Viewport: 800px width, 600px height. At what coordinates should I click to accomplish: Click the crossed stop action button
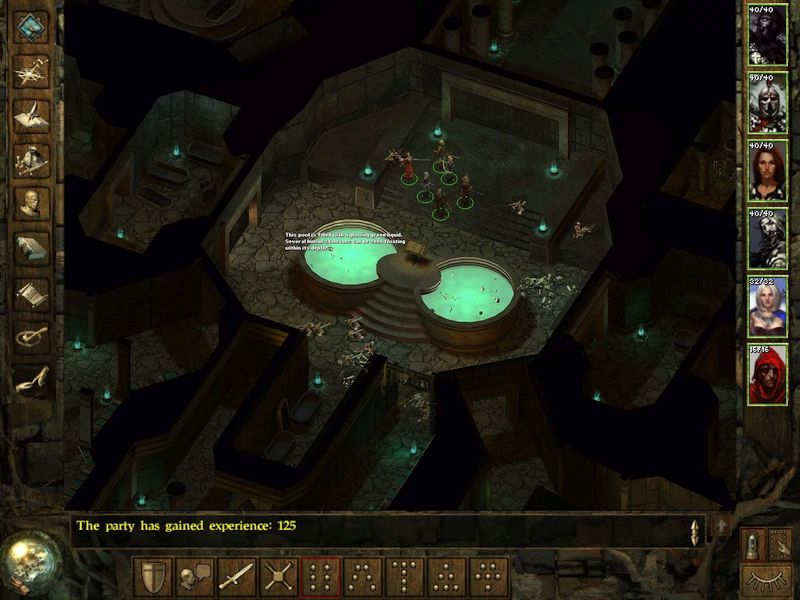click(279, 577)
